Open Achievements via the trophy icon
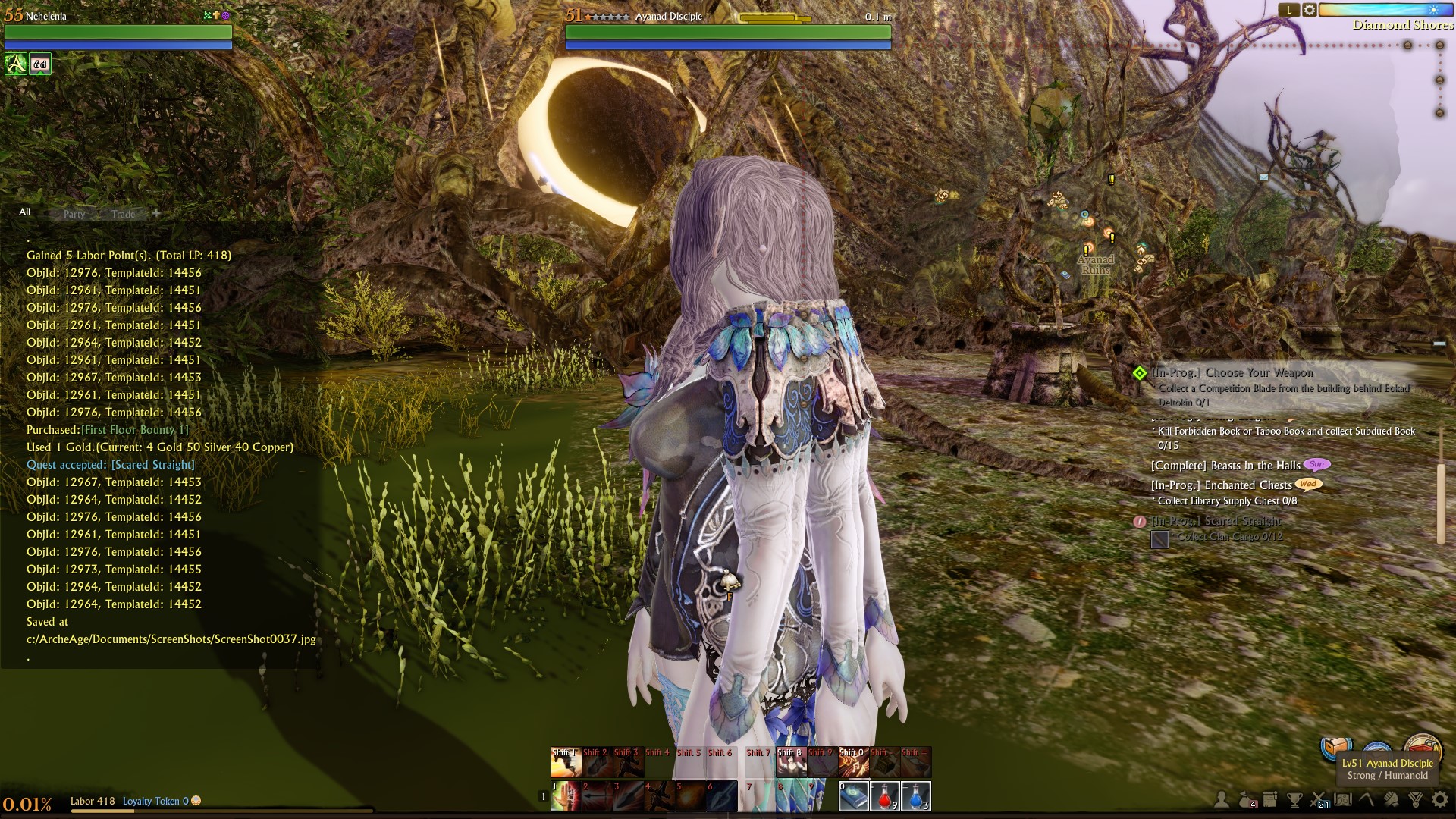Screen dimensions: 1456x819 [x=1292, y=799]
